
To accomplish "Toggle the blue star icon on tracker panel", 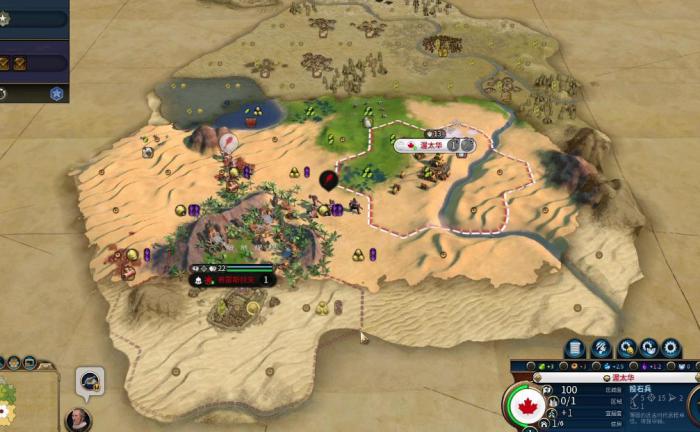I will 57,94.
